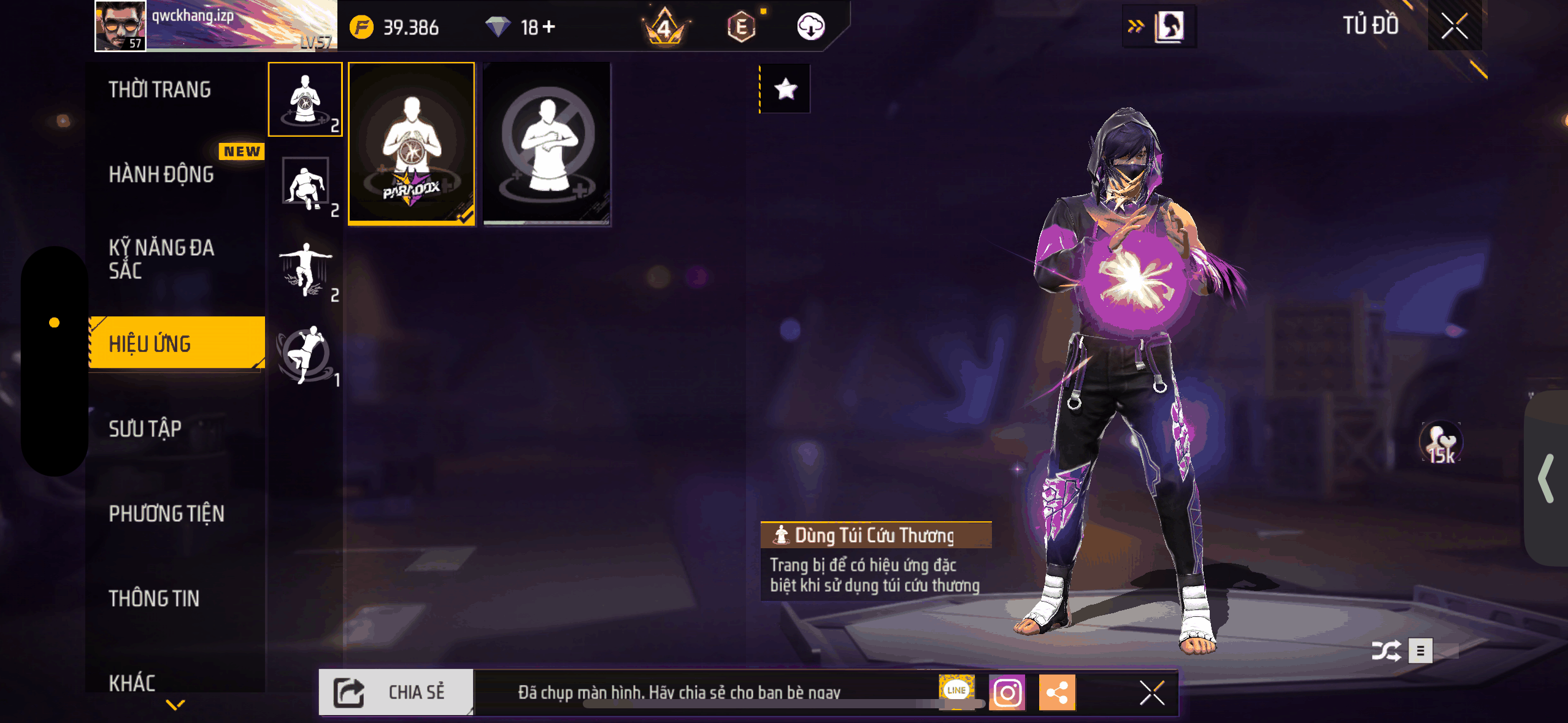Click the Chia Sẻ share button
The height and width of the screenshot is (723, 1568).
point(396,692)
